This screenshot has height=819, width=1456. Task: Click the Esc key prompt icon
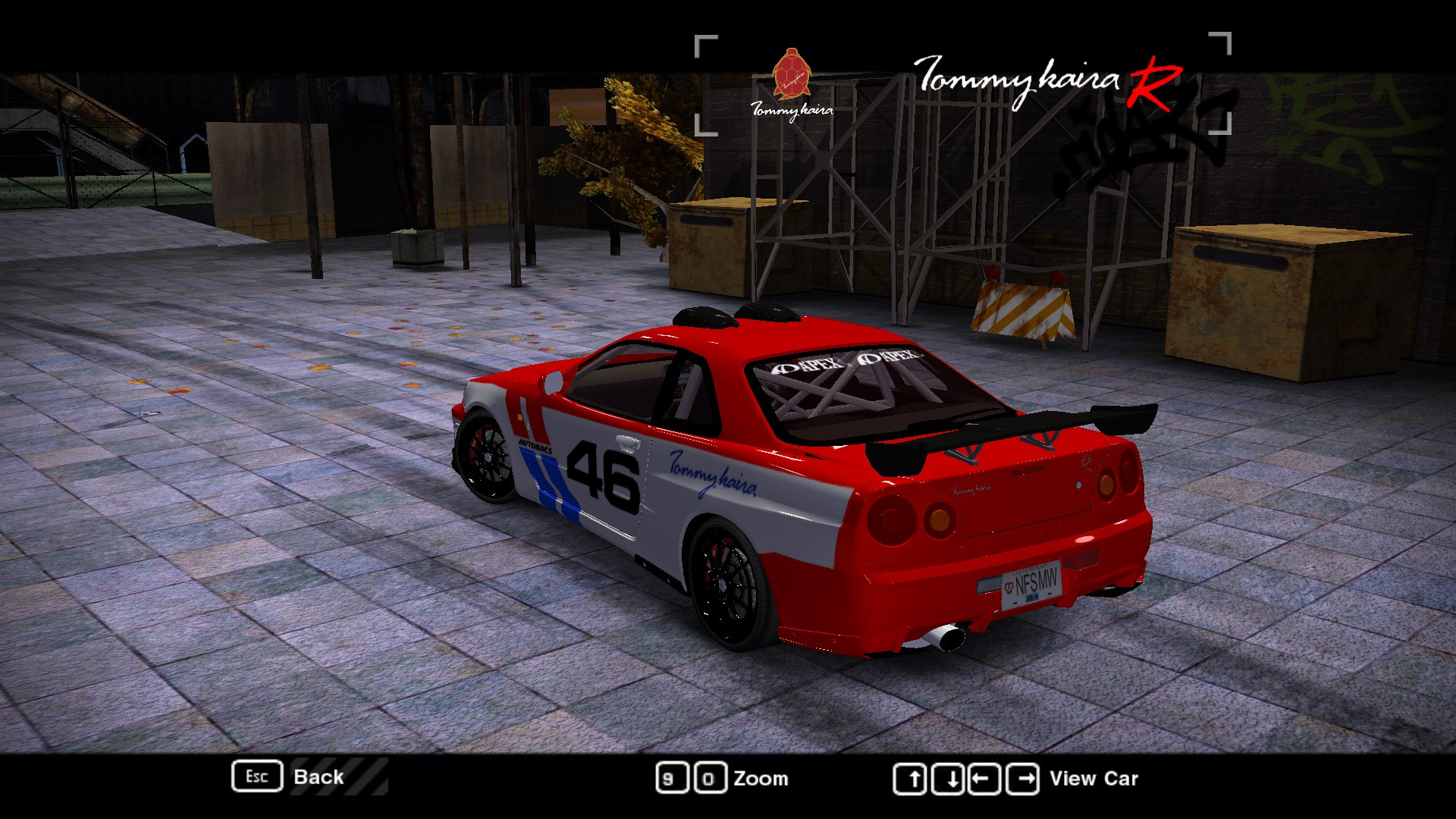click(x=257, y=777)
